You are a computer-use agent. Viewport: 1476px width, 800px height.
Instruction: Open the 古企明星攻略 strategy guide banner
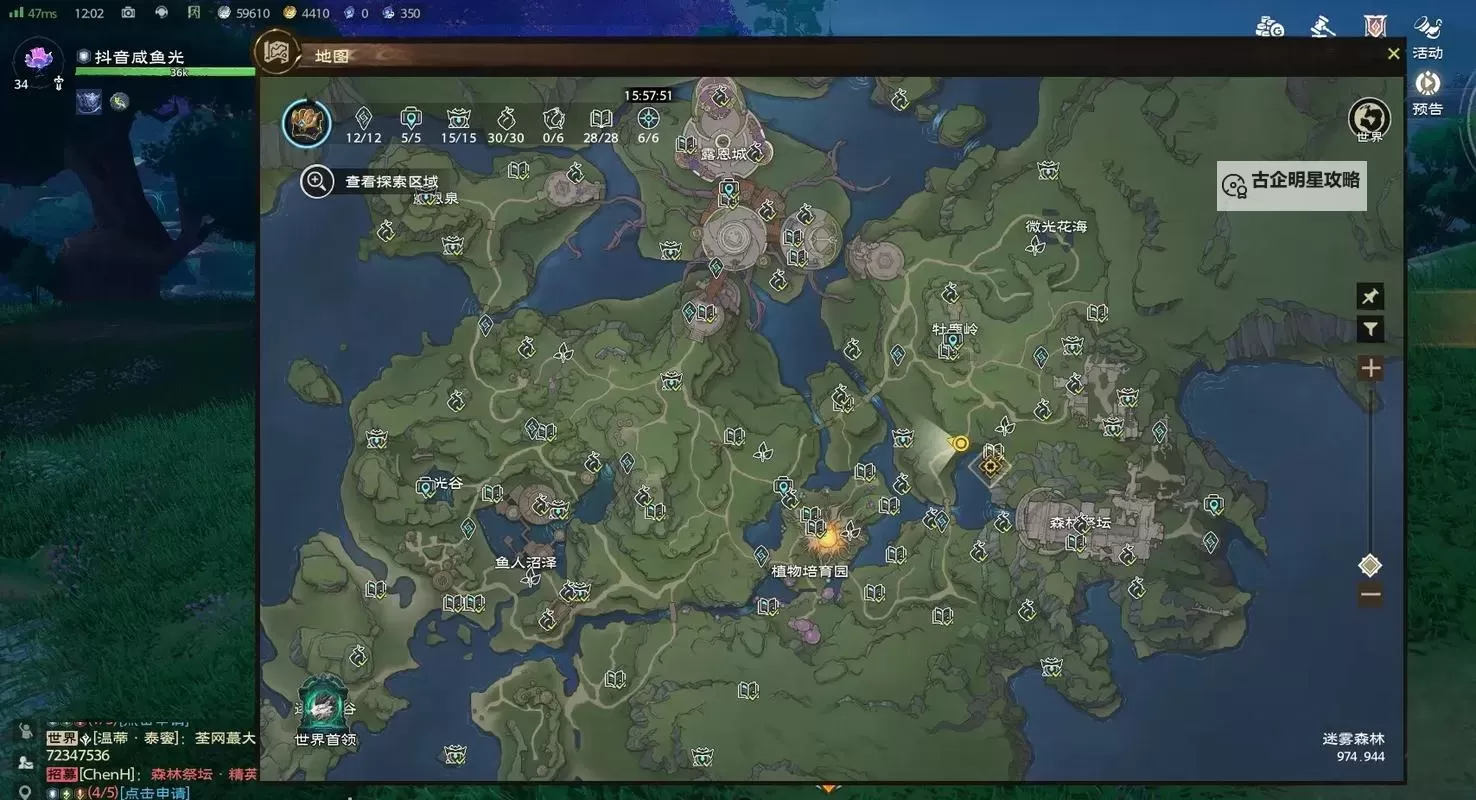click(x=1291, y=185)
